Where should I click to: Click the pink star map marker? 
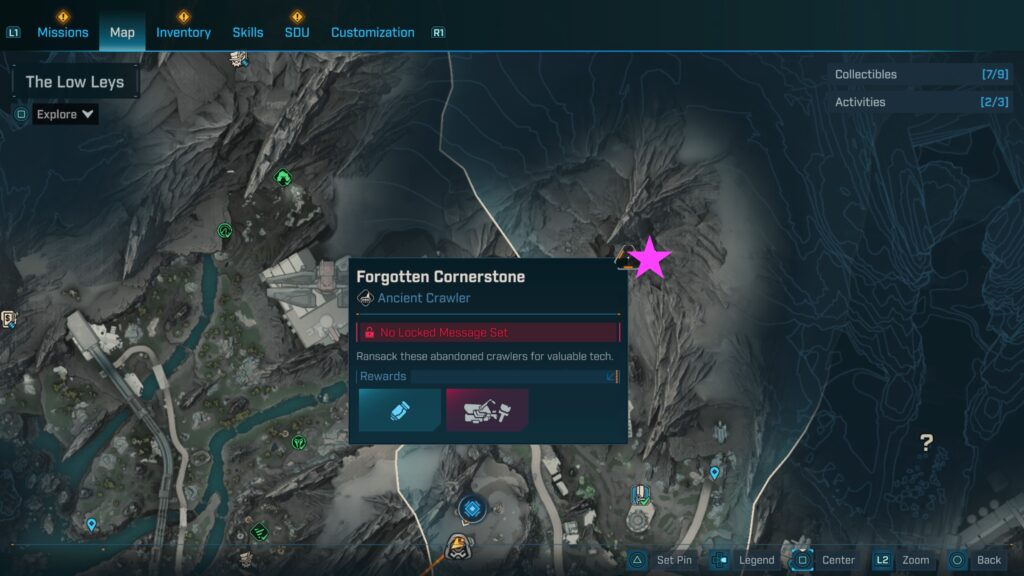point(650,258)
